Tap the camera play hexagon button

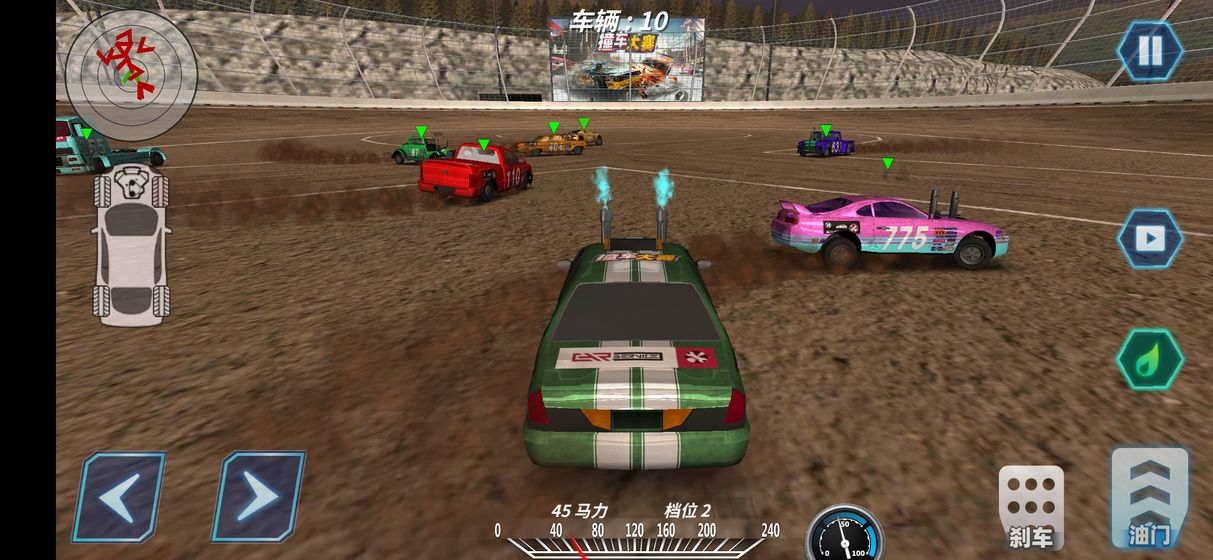[x=1150, y=238]
